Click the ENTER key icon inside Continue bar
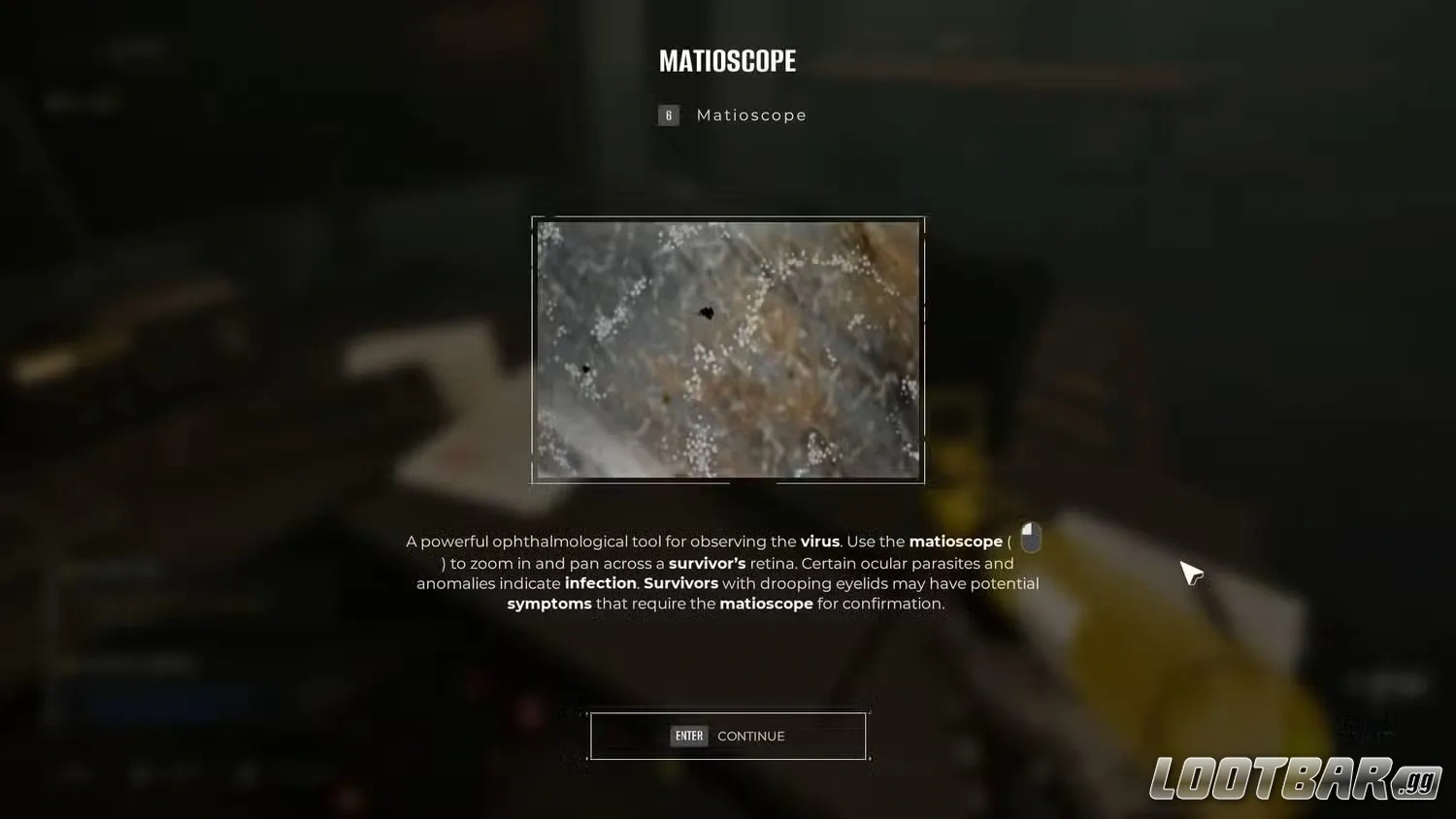 pyautogui.click(x=689, y=736)
